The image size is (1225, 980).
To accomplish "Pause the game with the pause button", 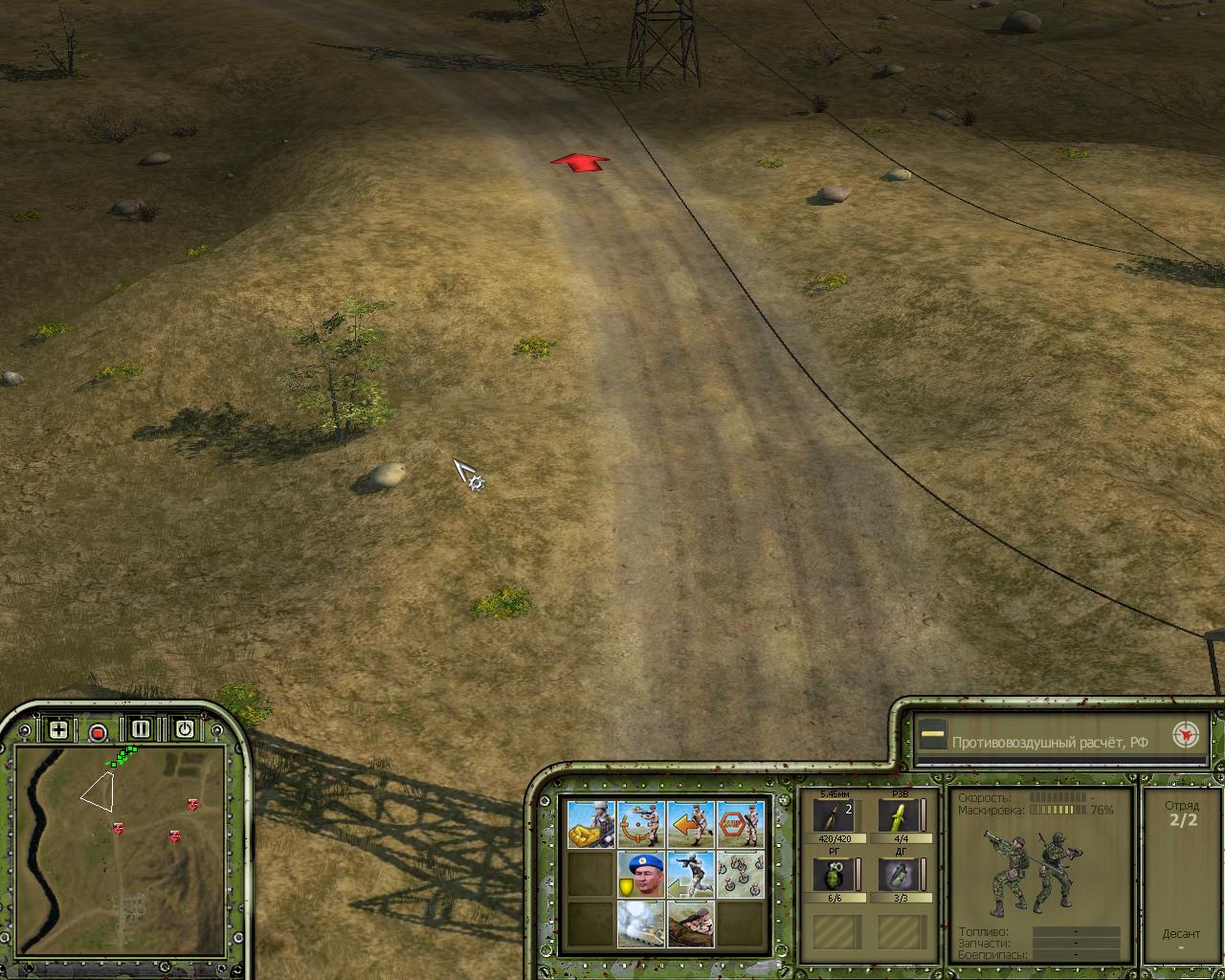I will coord(141,729).
